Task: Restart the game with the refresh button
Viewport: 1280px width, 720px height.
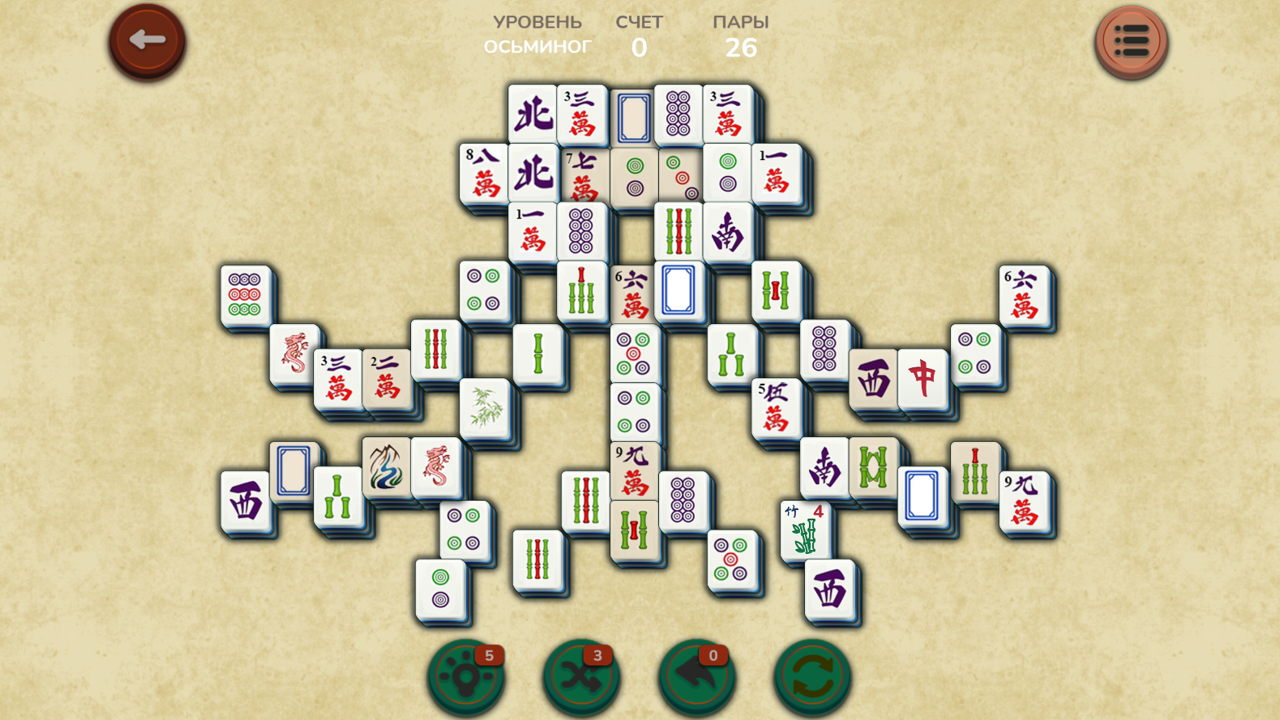Action: tap(813, 675)
